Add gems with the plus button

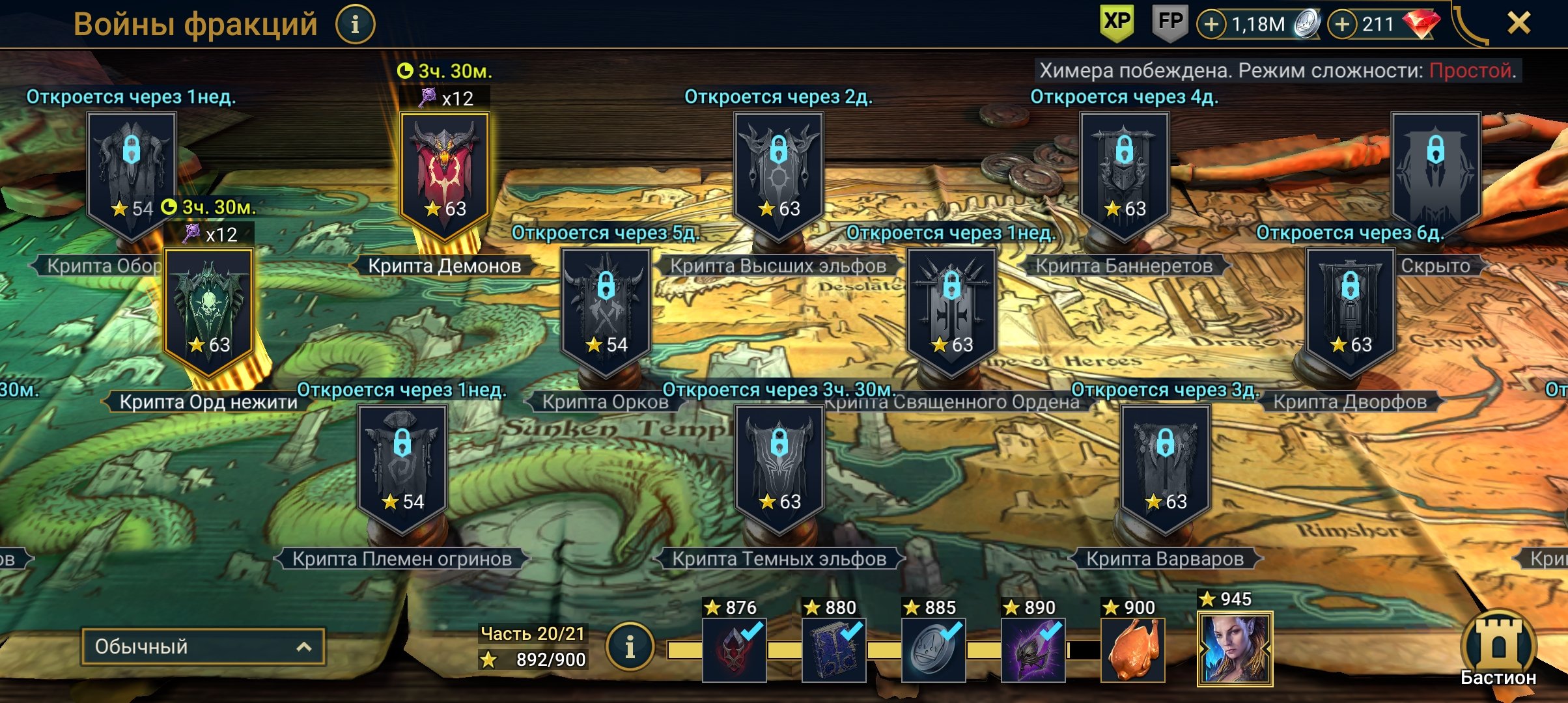pyautogui.click(x=1342, y=25)
